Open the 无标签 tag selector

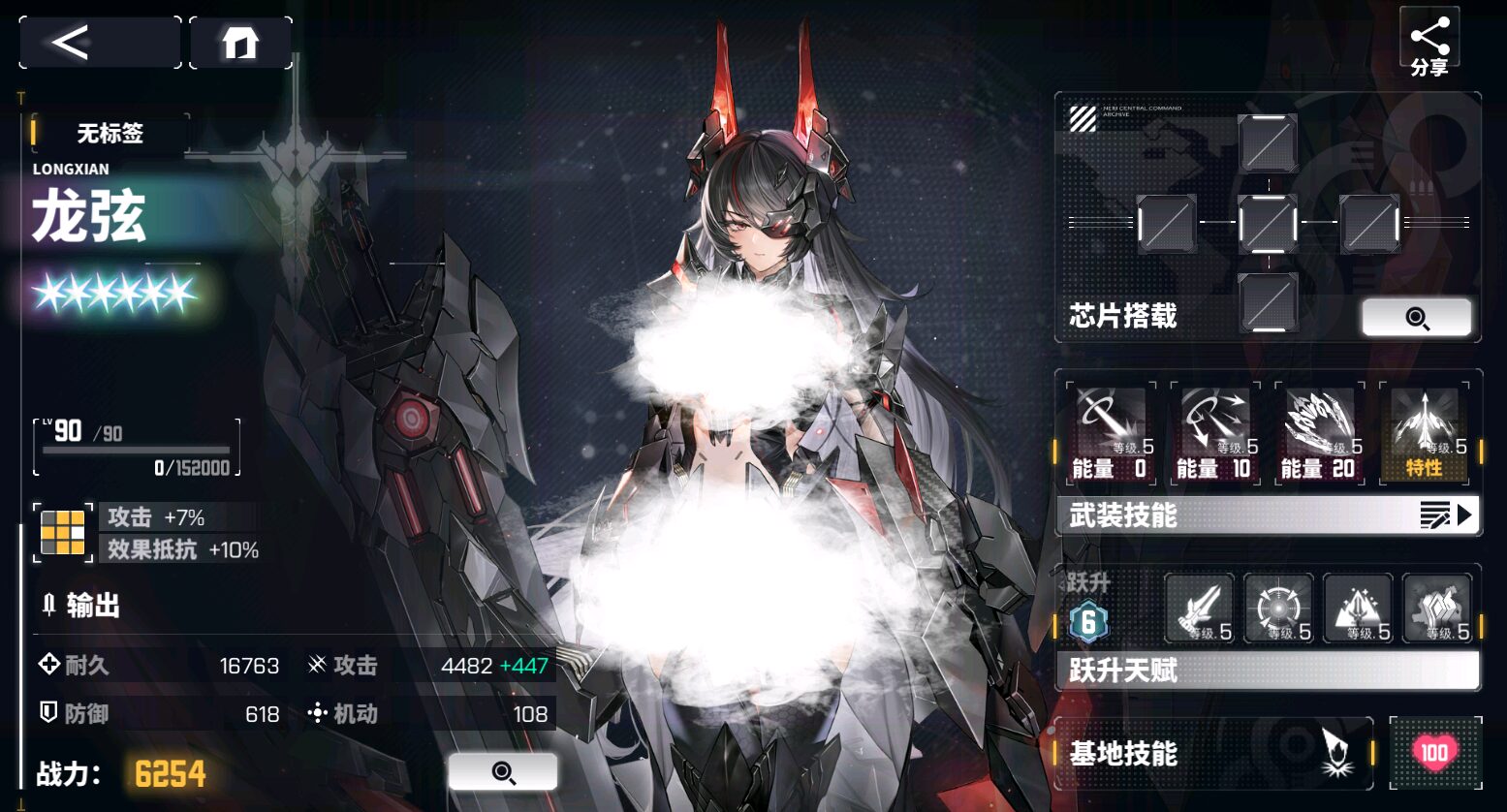(x=110, y=134)
